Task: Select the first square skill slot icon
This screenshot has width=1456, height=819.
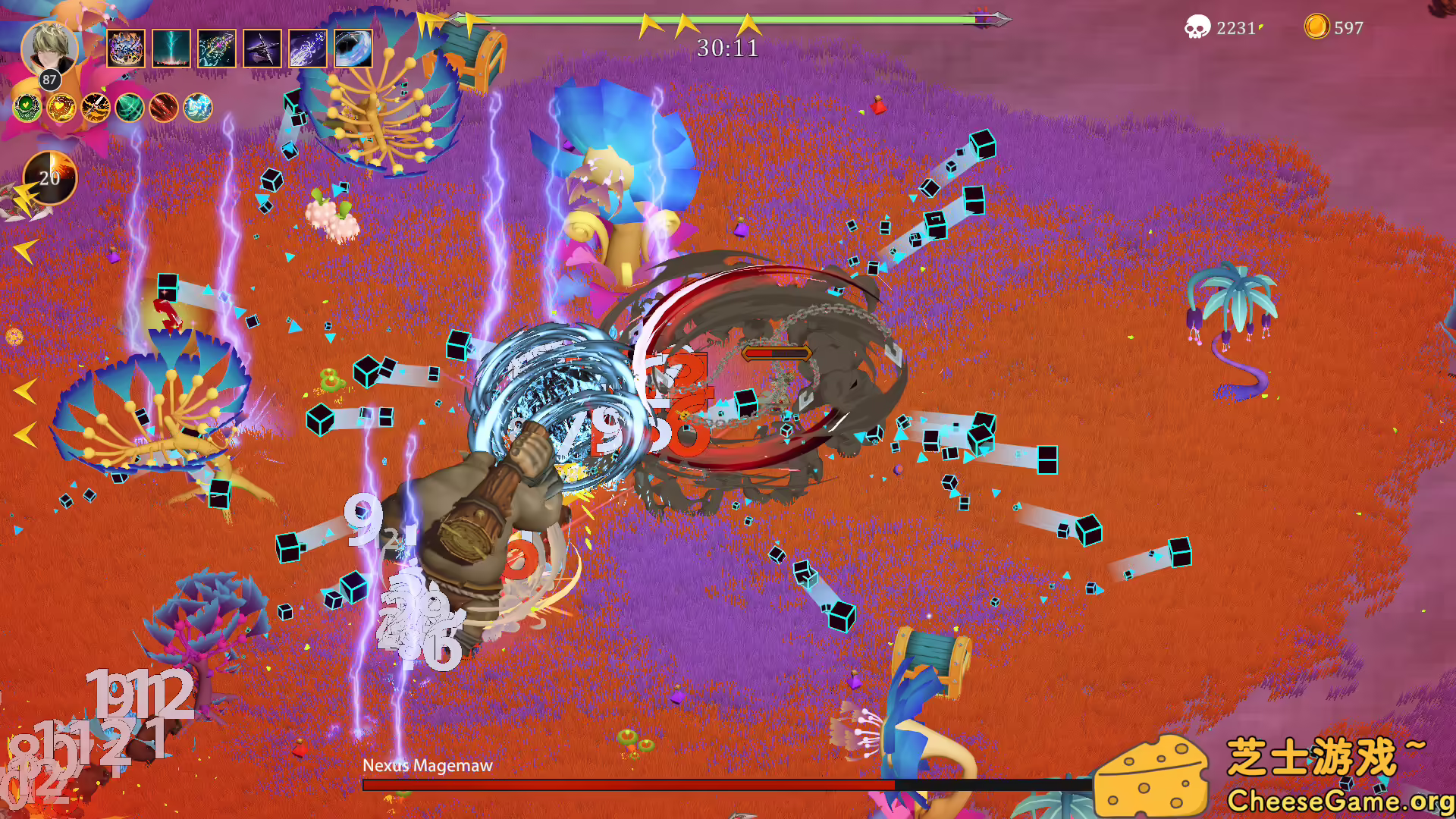Action: [x=125, y=48]
